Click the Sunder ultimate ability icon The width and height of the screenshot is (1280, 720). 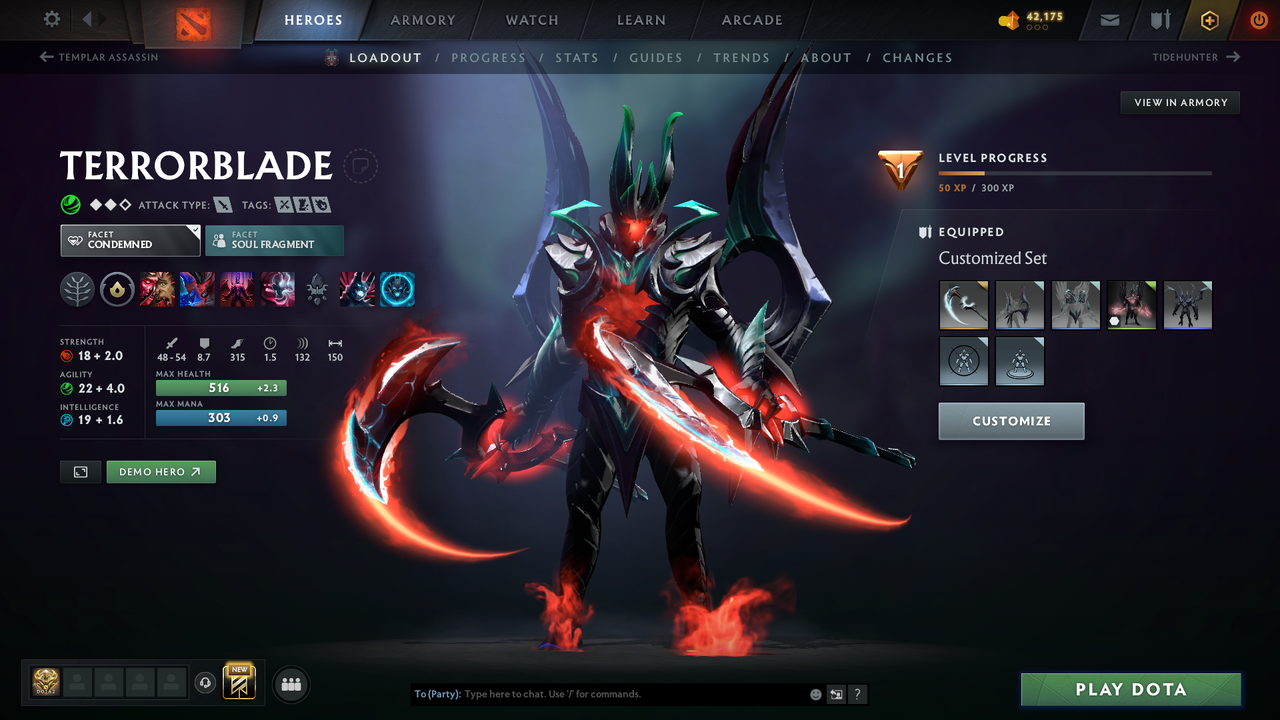277,289
